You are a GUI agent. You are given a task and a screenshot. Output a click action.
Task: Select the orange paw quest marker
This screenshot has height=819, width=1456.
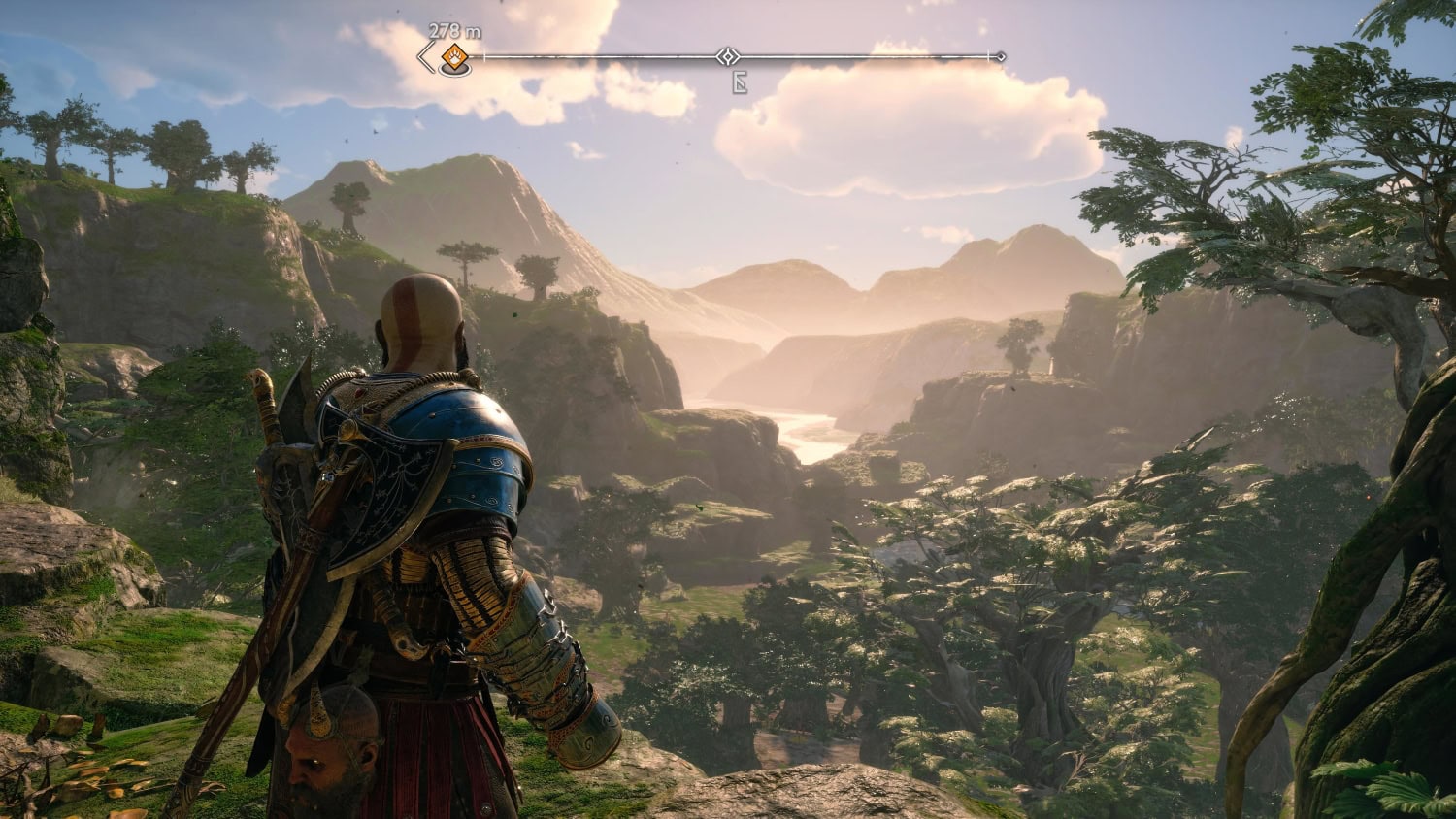[452, 58]
